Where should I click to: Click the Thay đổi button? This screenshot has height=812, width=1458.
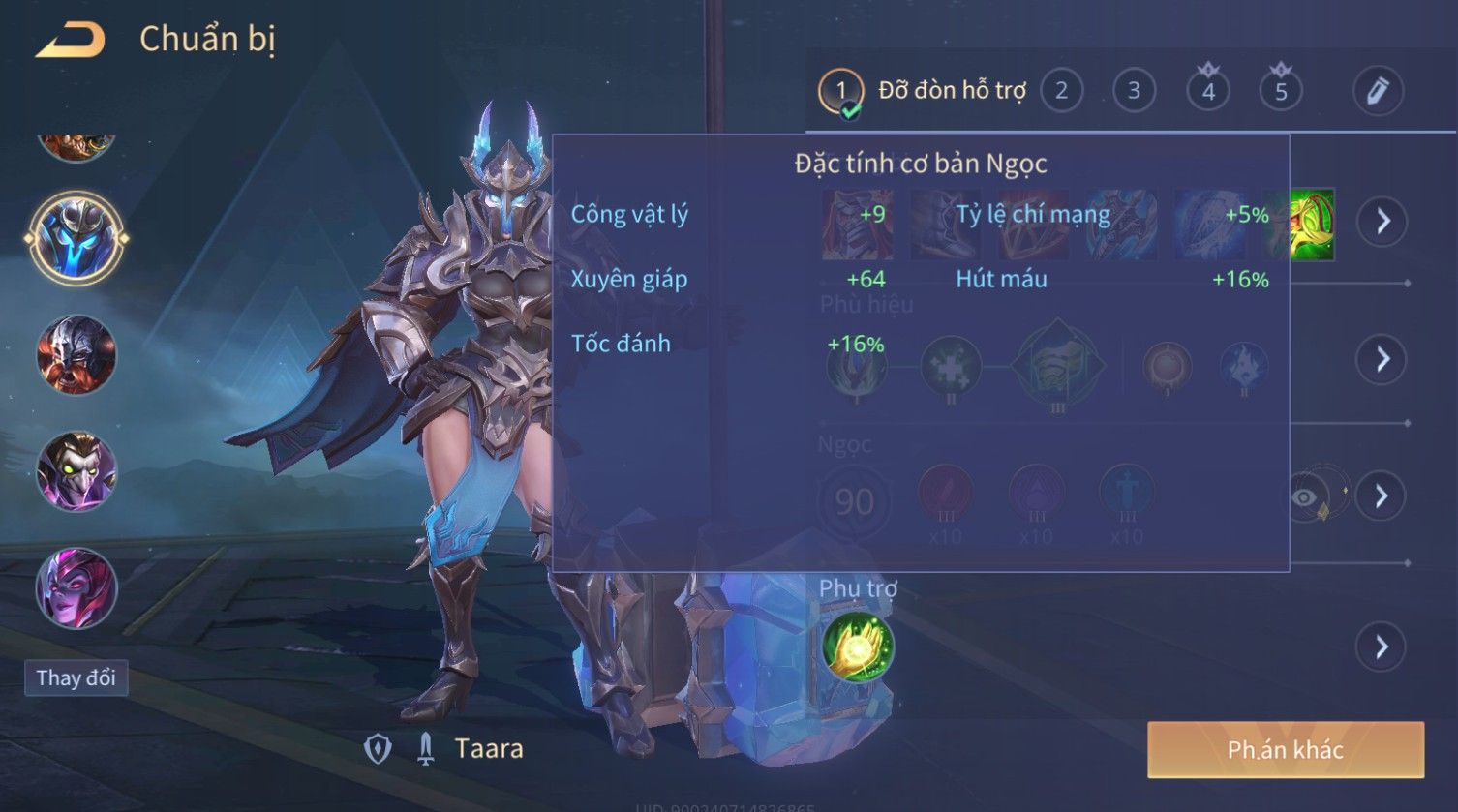(76, 677)
